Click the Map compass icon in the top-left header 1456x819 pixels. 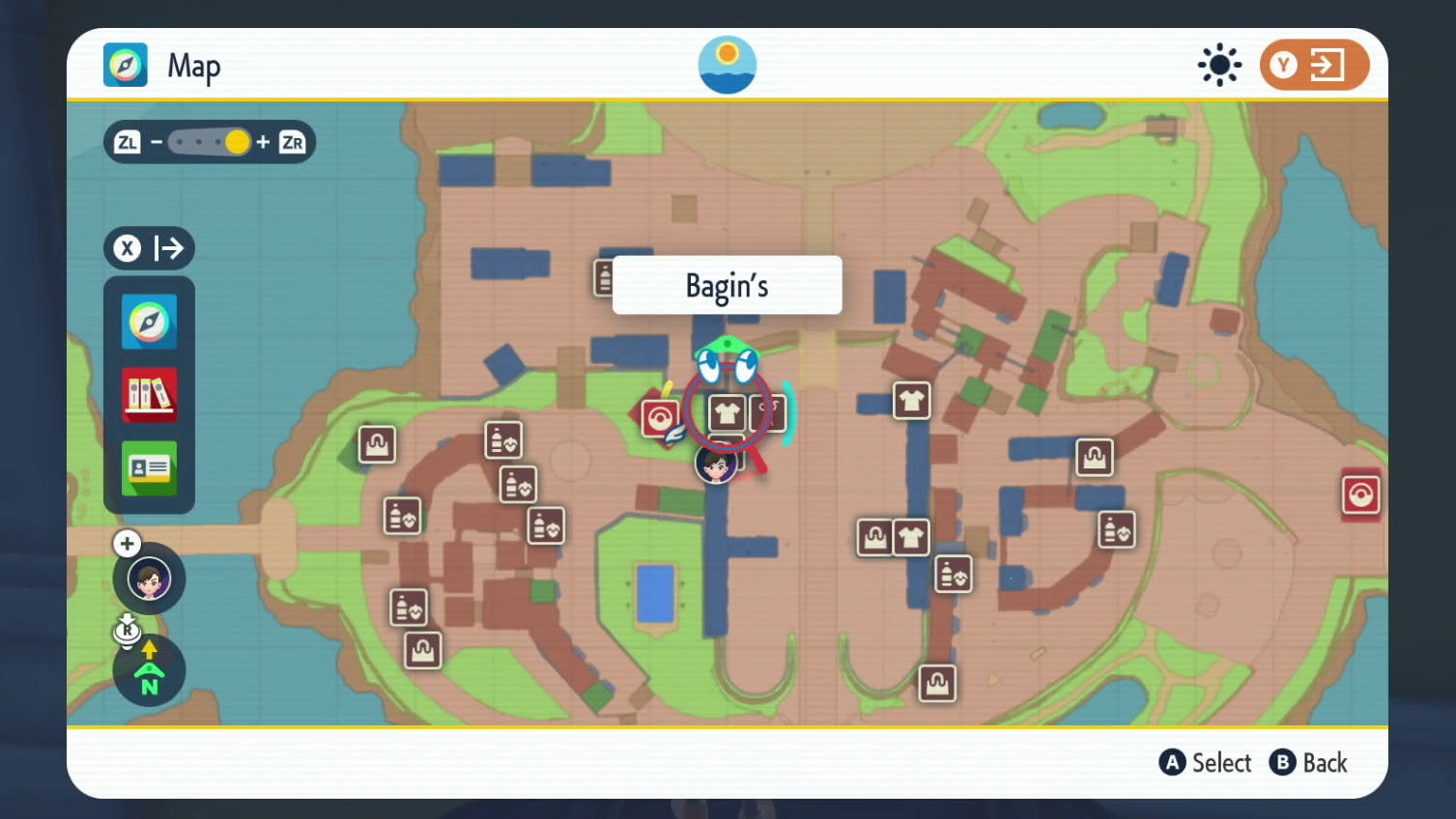[x=126, y=65]
